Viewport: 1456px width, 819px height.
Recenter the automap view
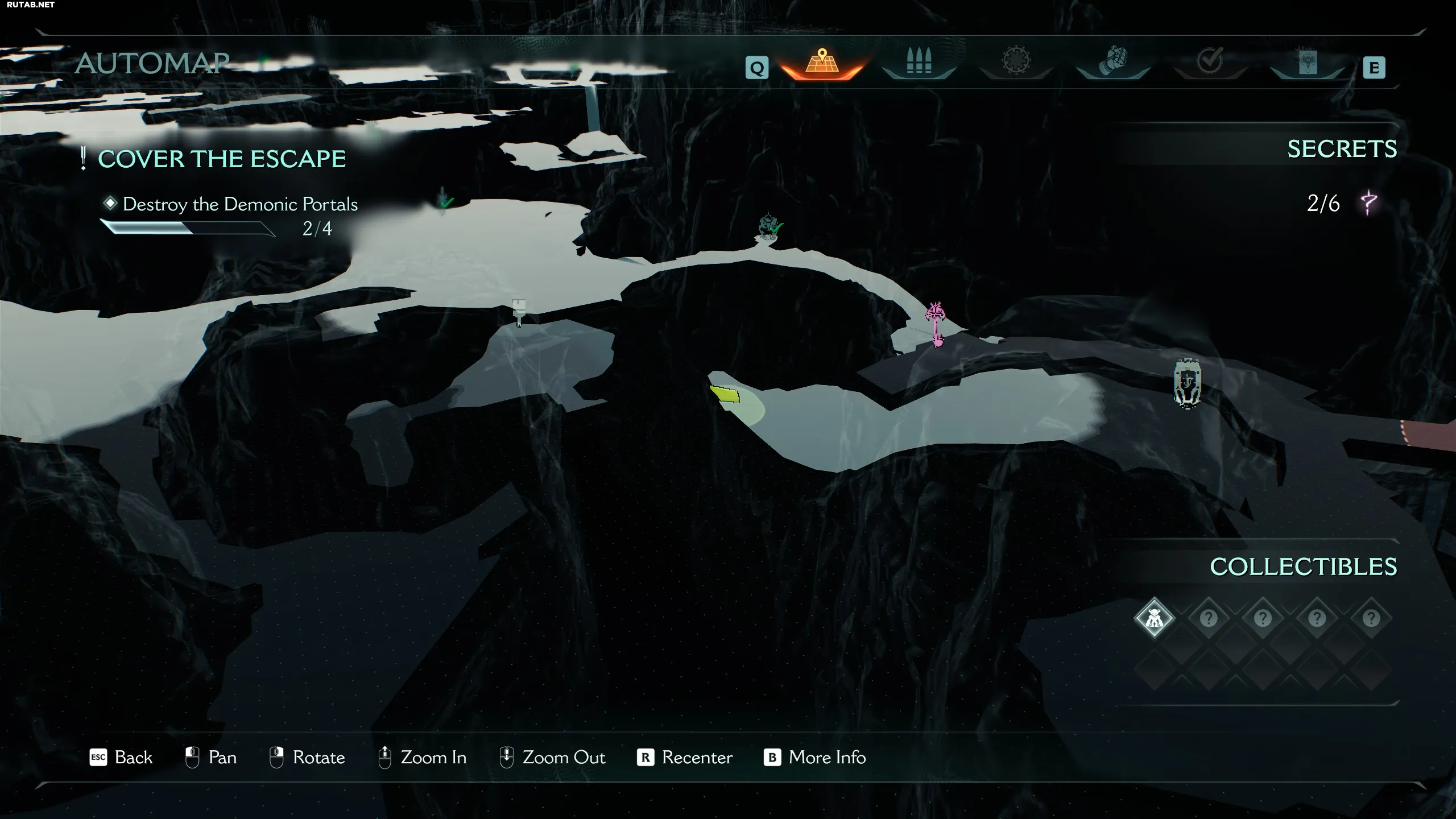(685, 758)
